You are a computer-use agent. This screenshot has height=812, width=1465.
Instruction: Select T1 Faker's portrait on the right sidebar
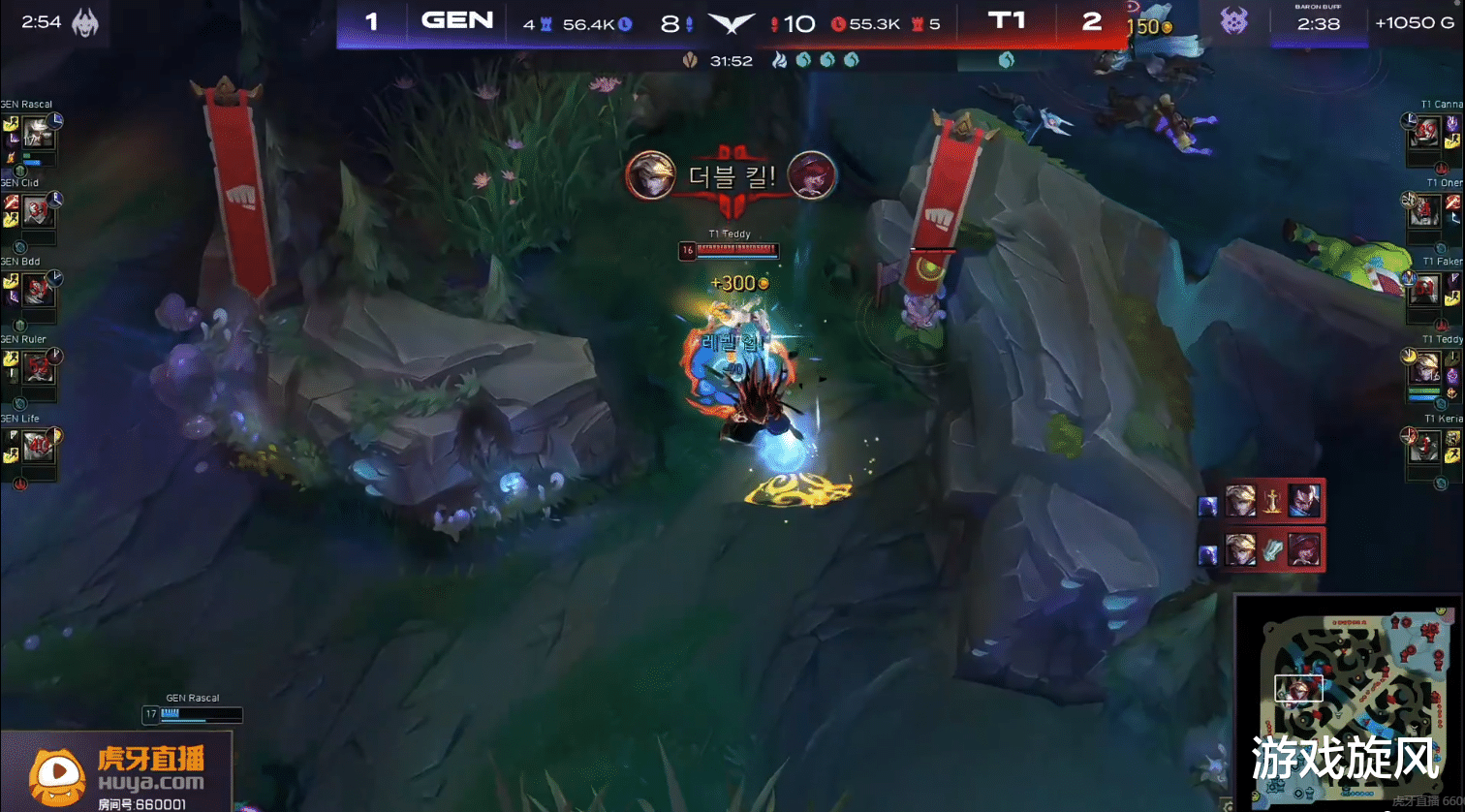[1426, 291]
